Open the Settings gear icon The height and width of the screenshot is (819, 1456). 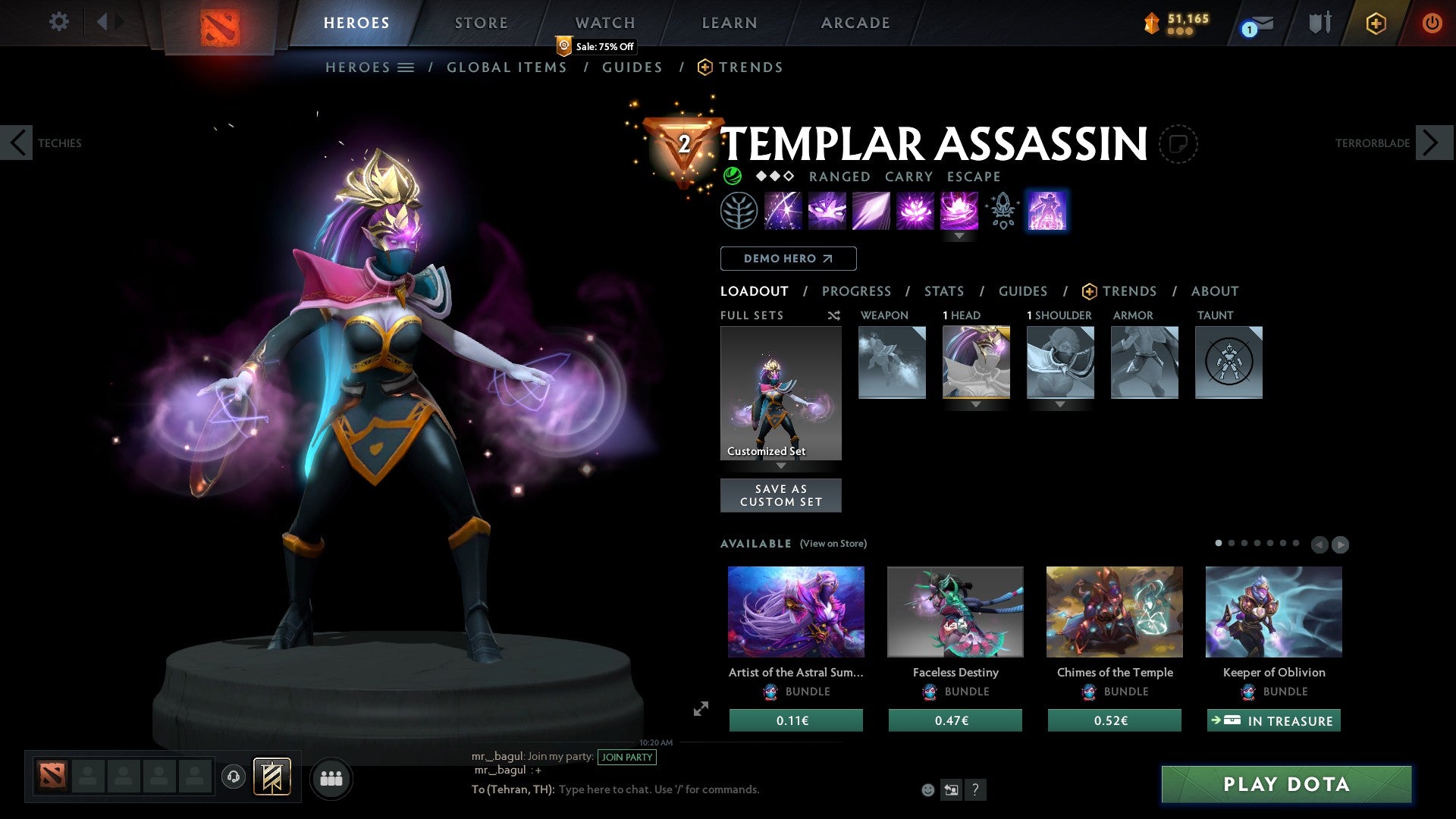[x=58, y=22]
